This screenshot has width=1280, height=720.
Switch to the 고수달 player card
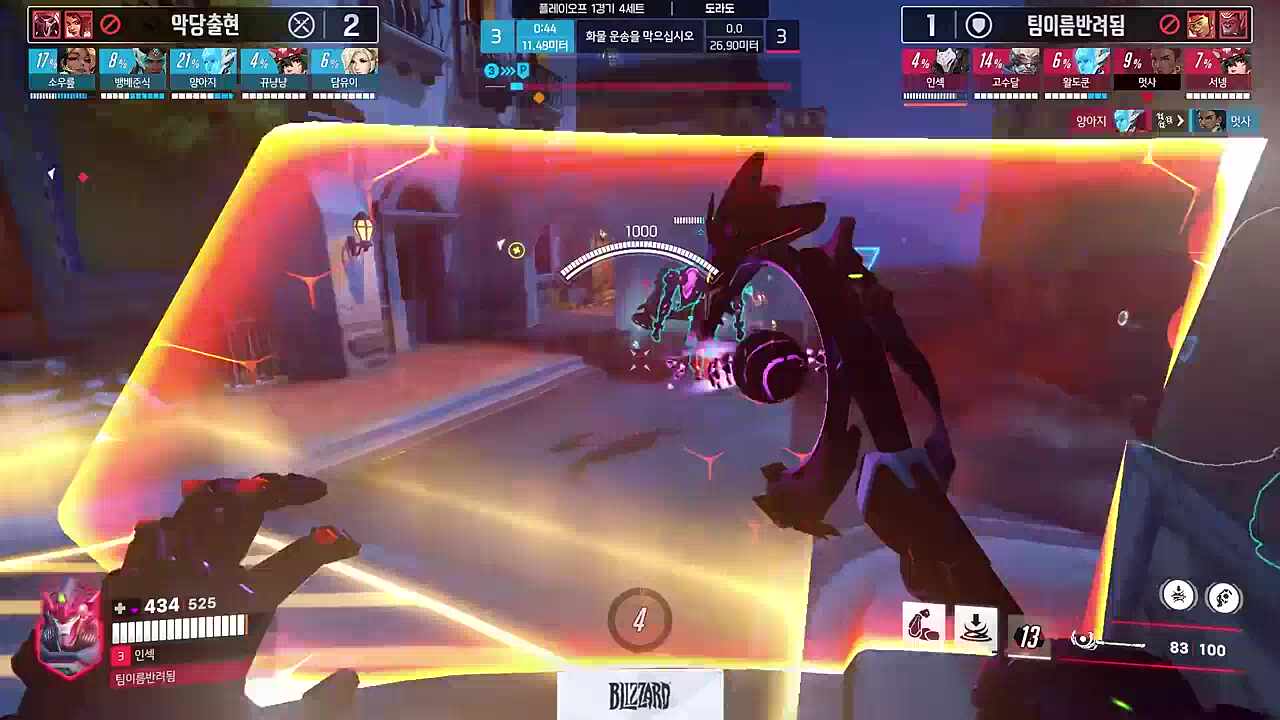coord(1006,72)
